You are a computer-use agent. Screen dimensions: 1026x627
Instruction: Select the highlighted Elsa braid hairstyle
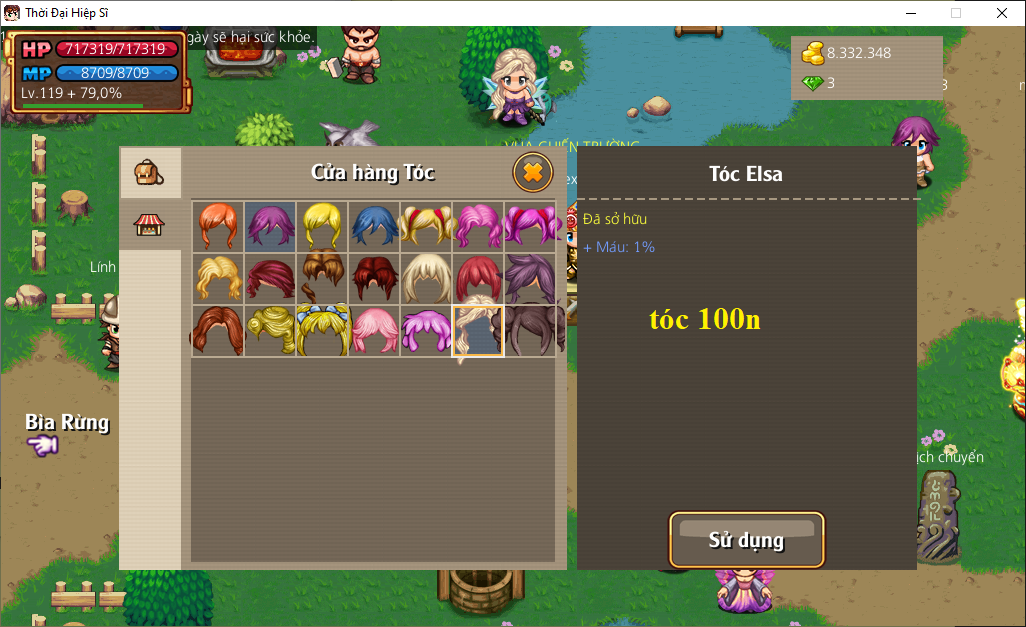478,330
